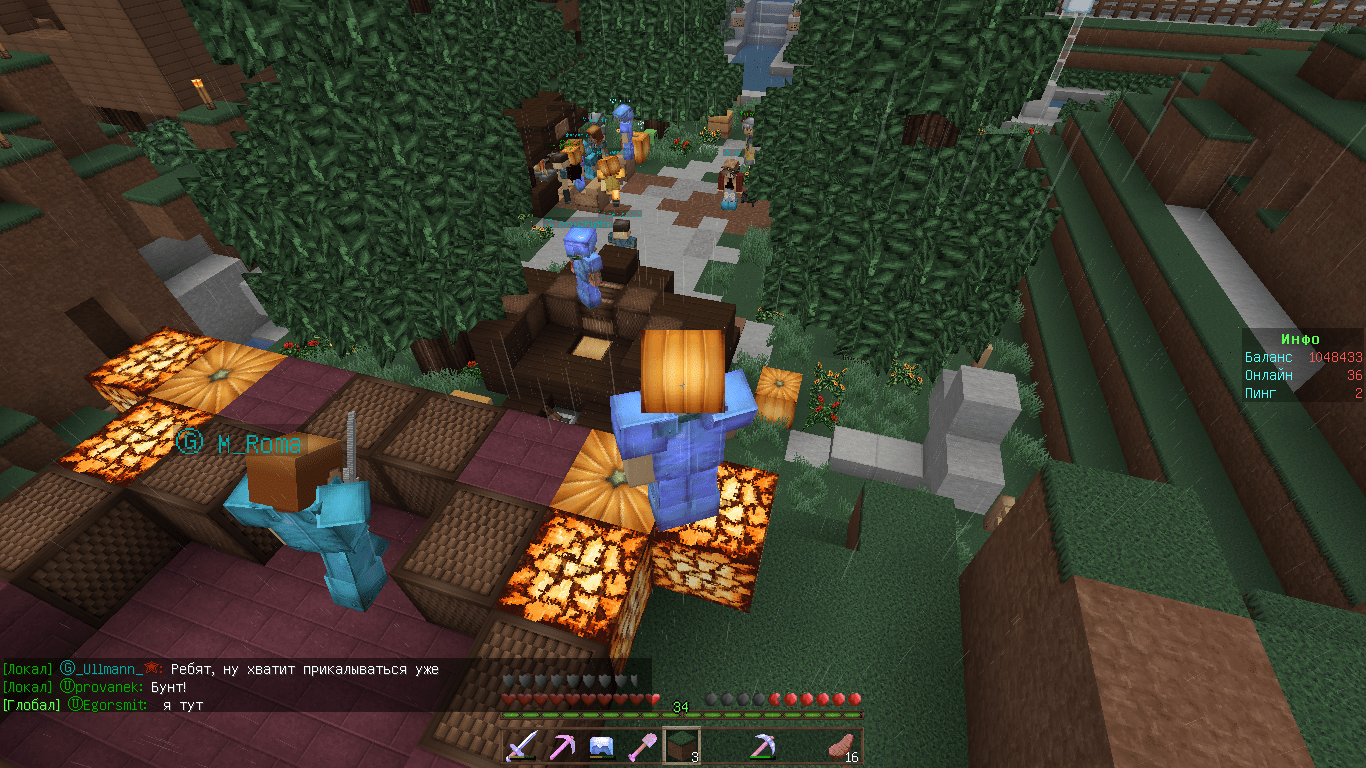
Task: Choose the diamond helmet in the hotbar
Action: 601,747
